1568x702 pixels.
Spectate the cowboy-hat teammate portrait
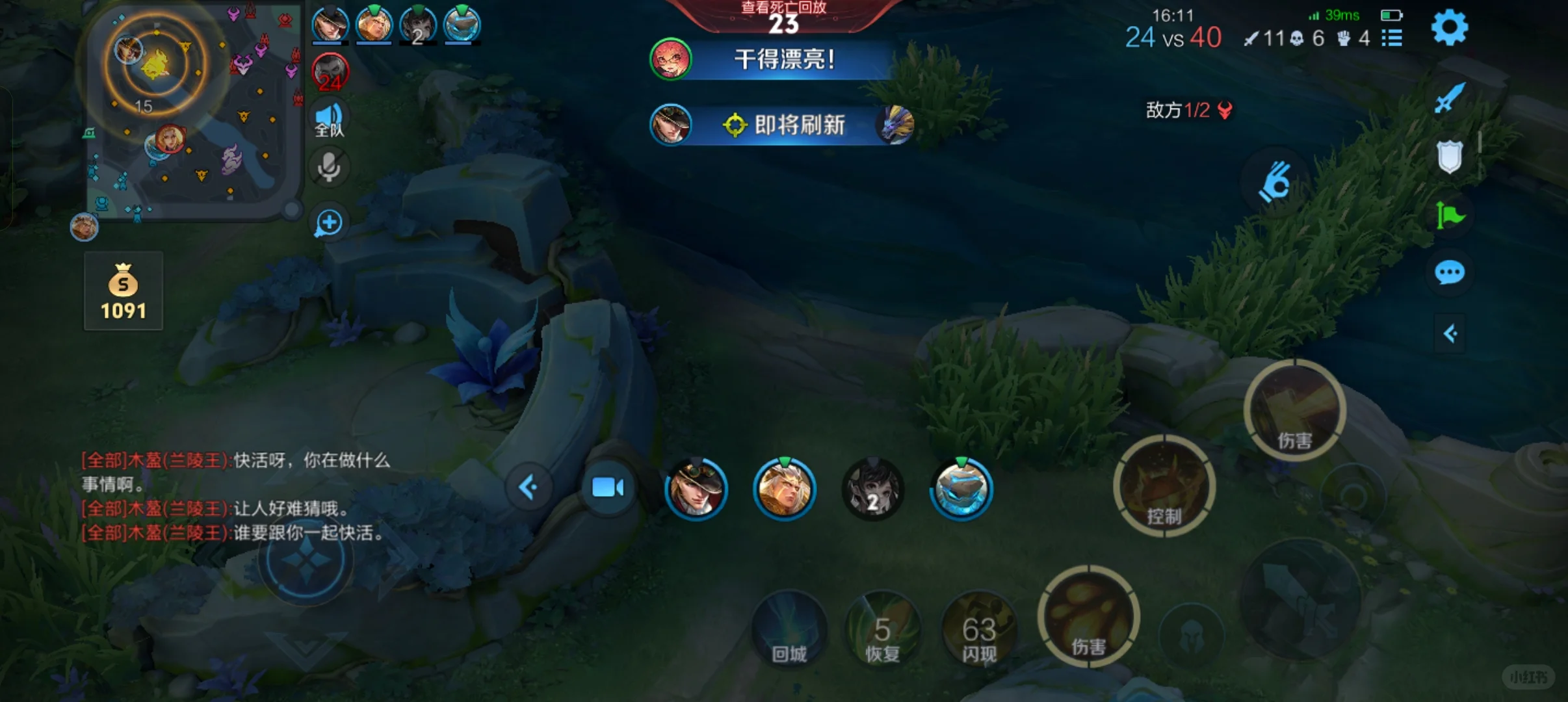pos(696,488)
